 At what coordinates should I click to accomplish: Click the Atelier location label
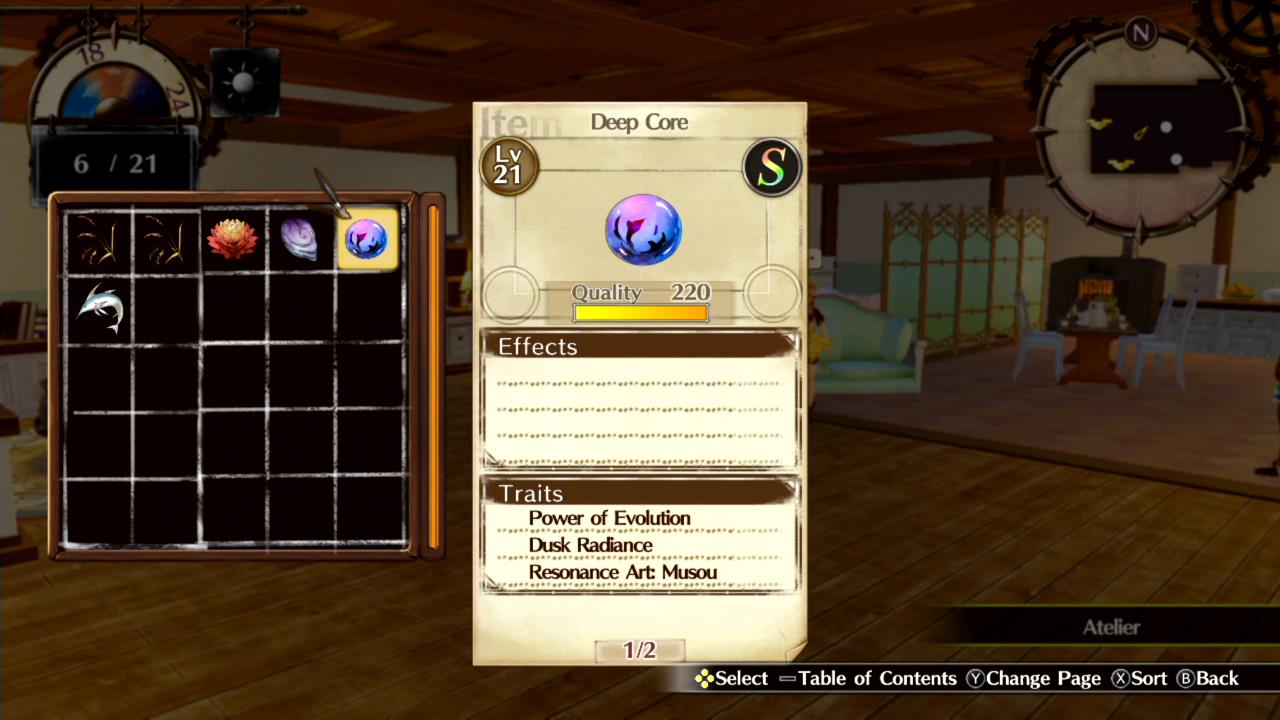(1113, 627)
